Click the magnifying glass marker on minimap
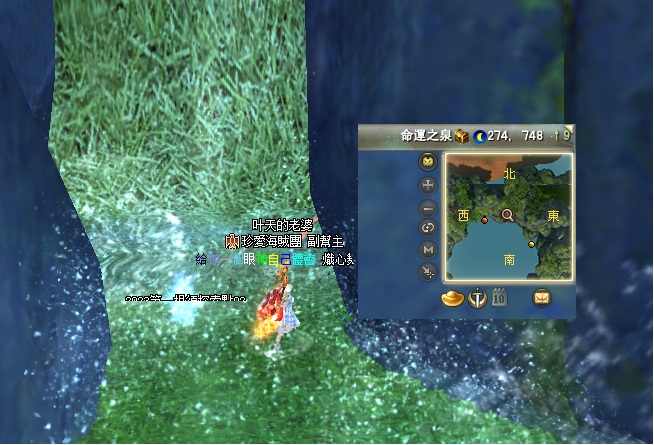The height and width of the screenshot is (445, 654). click(x=508, y=214)
